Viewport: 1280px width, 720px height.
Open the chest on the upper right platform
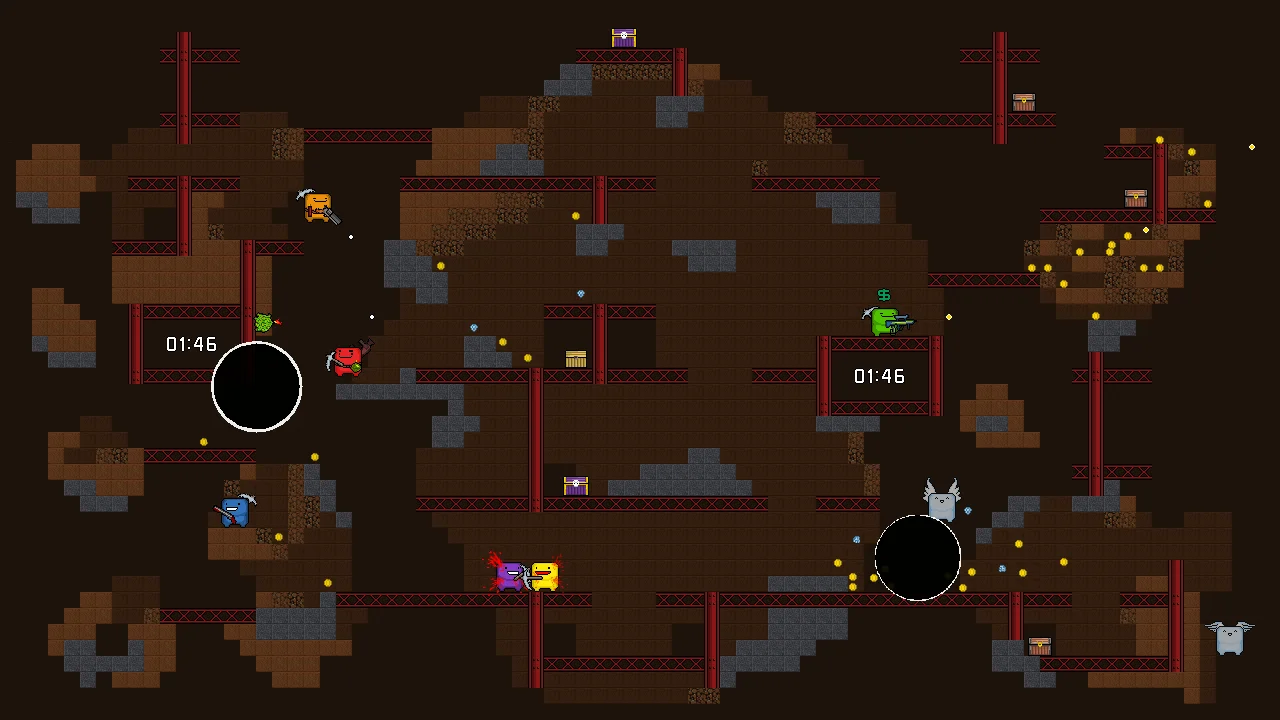pos(1023,103)
